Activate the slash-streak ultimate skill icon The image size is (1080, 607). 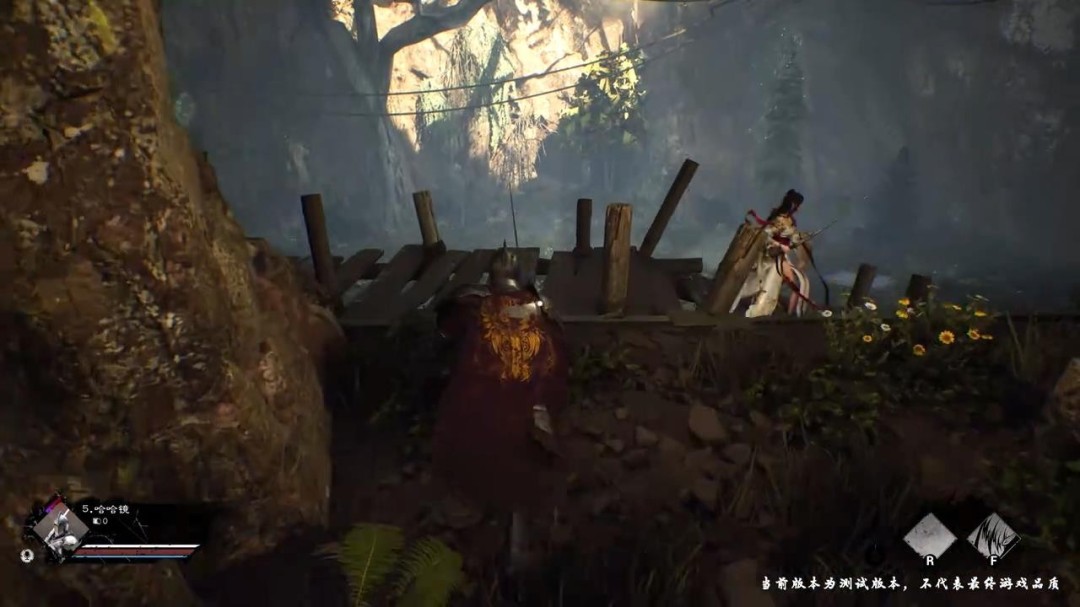(x=993, y=536)
